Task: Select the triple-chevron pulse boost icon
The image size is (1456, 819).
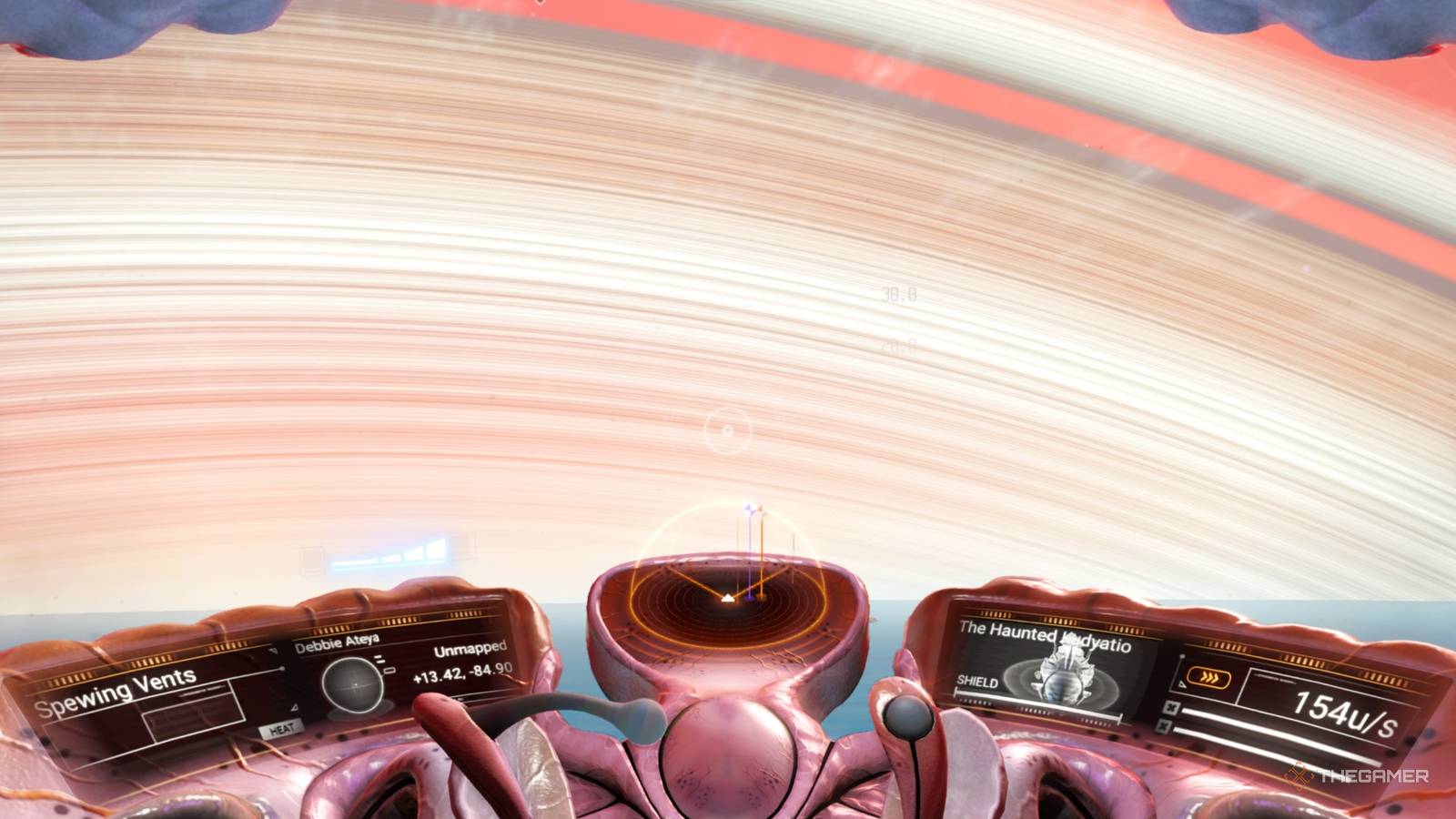Action: (x=1209, y=676)
